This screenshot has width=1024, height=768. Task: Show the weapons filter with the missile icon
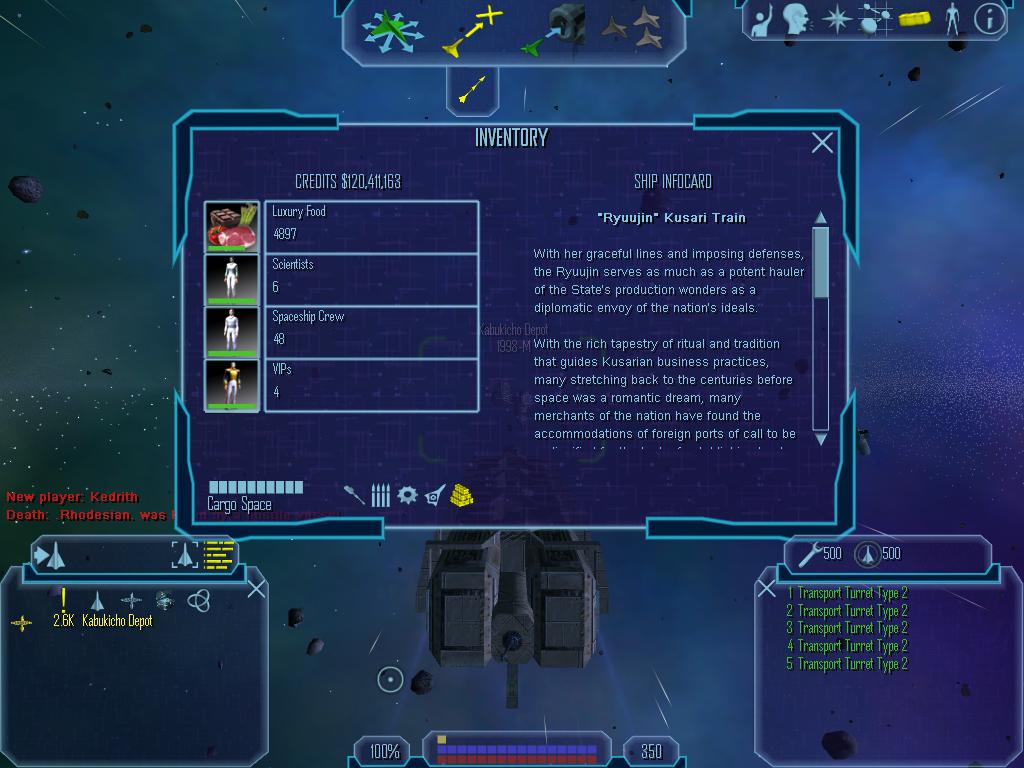pos(354,495)
